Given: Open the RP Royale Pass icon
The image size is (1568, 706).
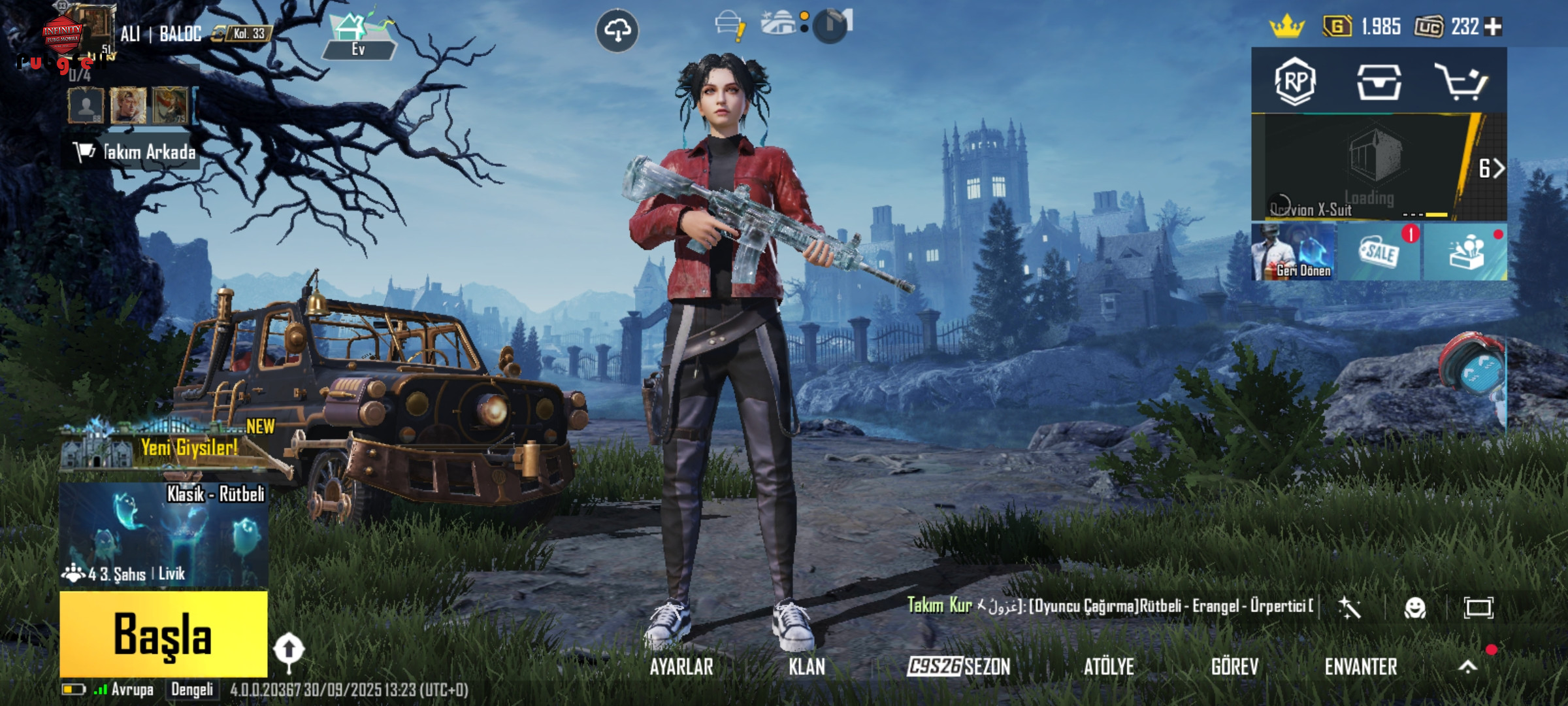Looking at the screenshot, I should (1295, 82).
